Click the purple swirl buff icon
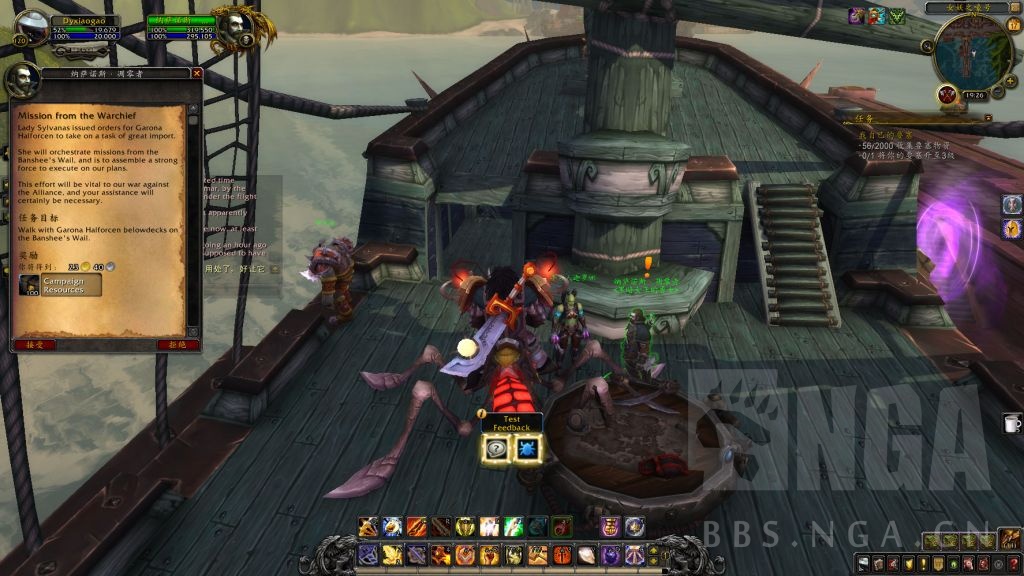 pos(856,16)
